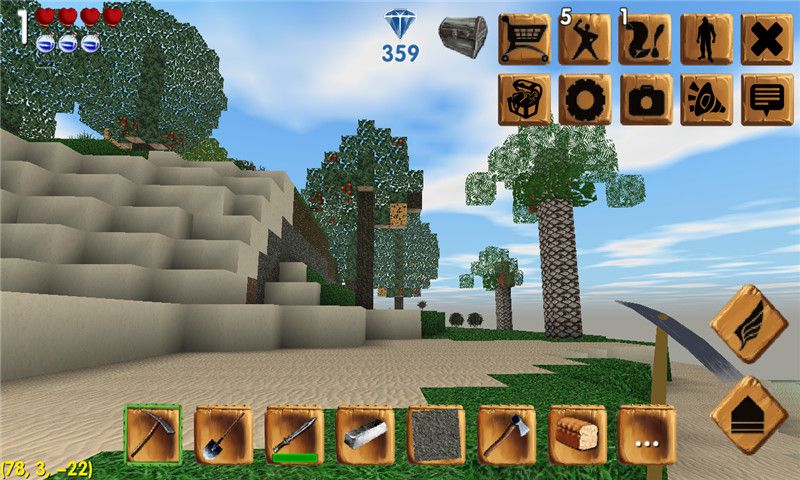
Task: Open the character silhouette screen
Action: tap(707, 39)
